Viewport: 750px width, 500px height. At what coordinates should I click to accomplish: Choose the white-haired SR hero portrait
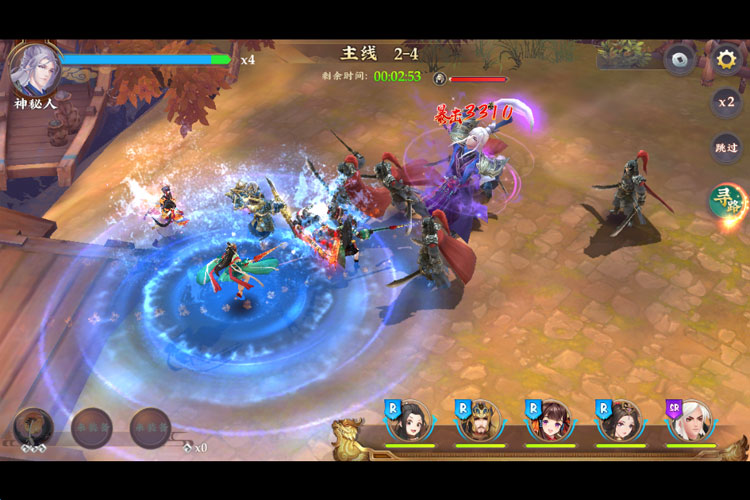[691, 420]
